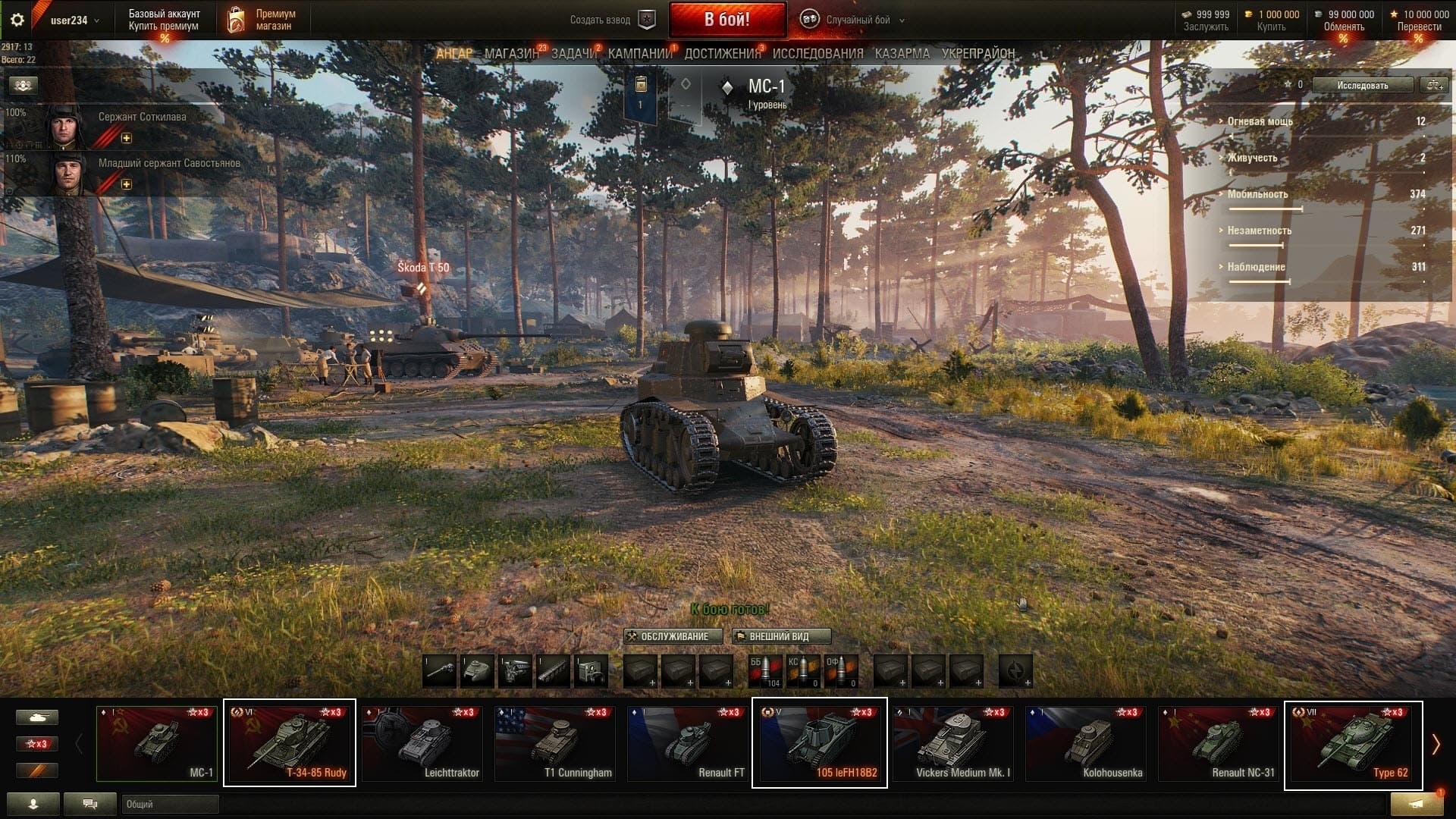Image resolution: width=1456 pixels, height=819 pixels.
Task: Select crew member Сержант Соткилава
Action: click(x=142, y=118)
